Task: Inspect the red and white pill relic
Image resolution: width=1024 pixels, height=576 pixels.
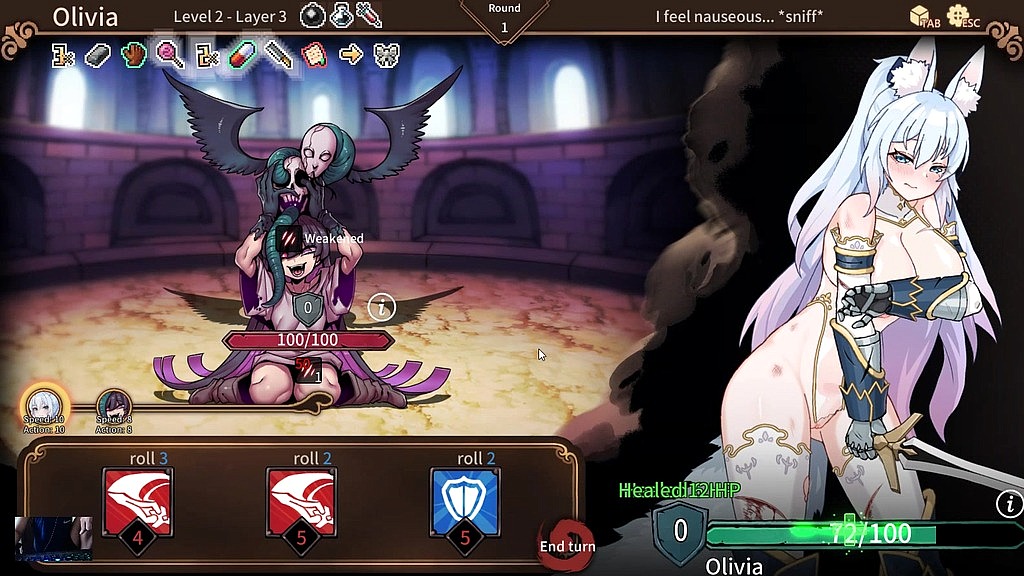Action: click(243, 54)
